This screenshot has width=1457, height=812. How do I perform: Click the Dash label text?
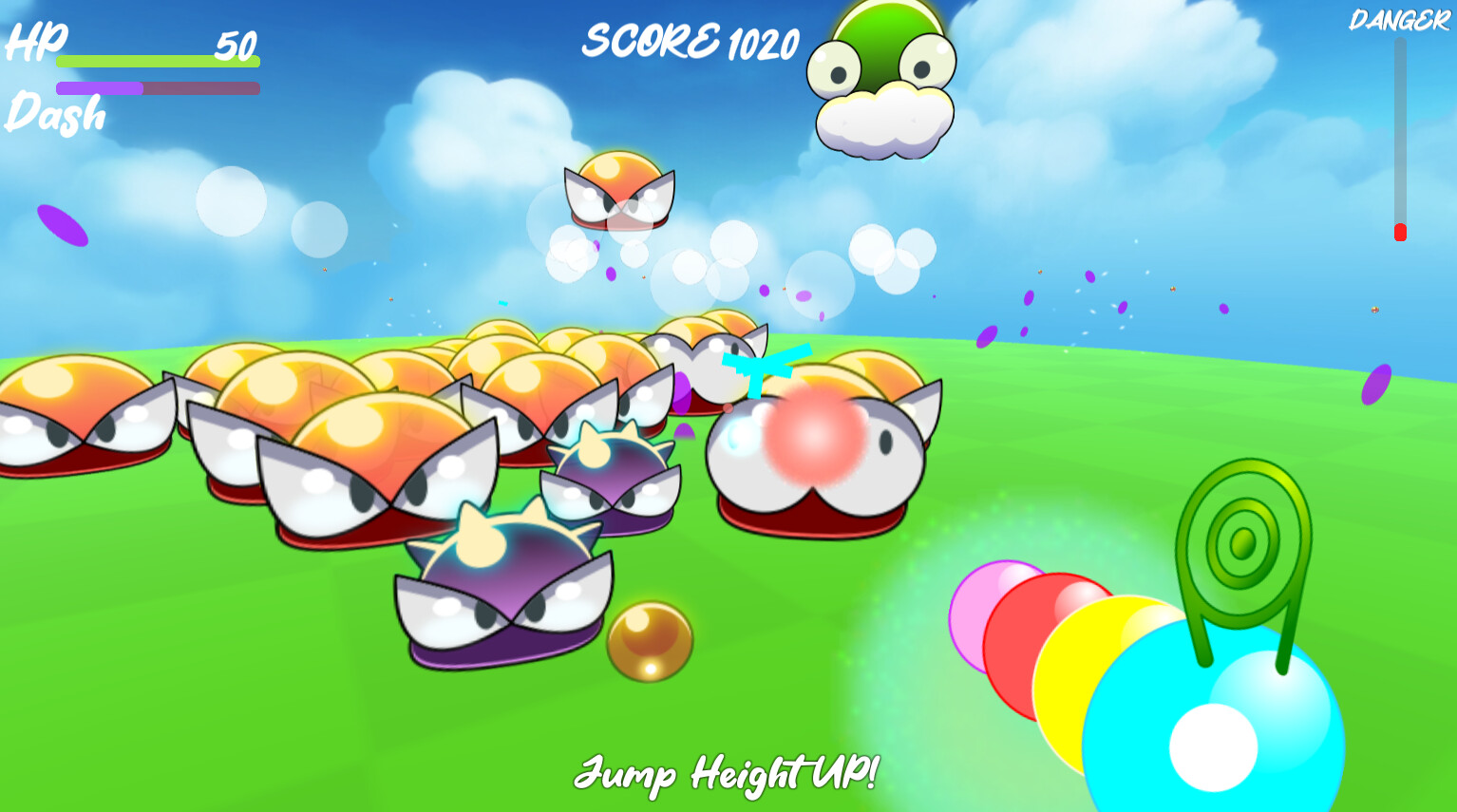(x=54, y=115)
